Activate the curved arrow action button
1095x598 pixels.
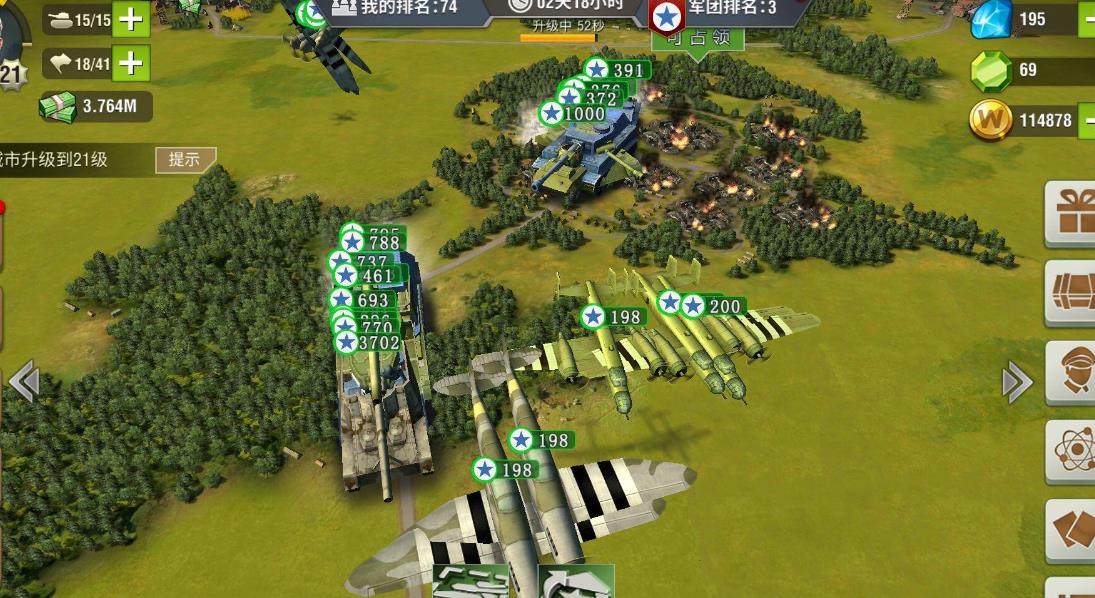tap(575, 582)
